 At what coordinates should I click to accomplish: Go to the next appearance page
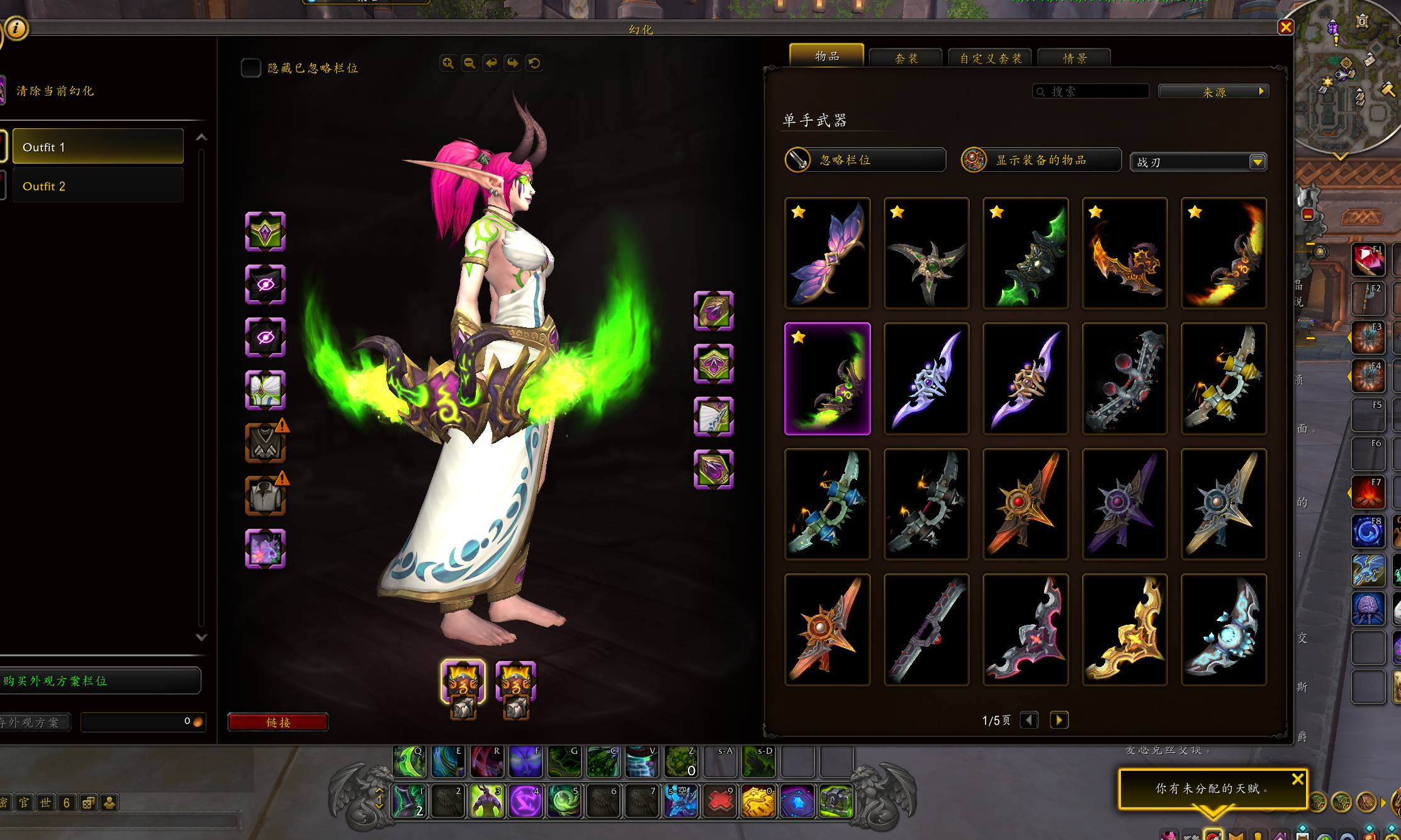pyautogui.click(x=1059, y=720)
